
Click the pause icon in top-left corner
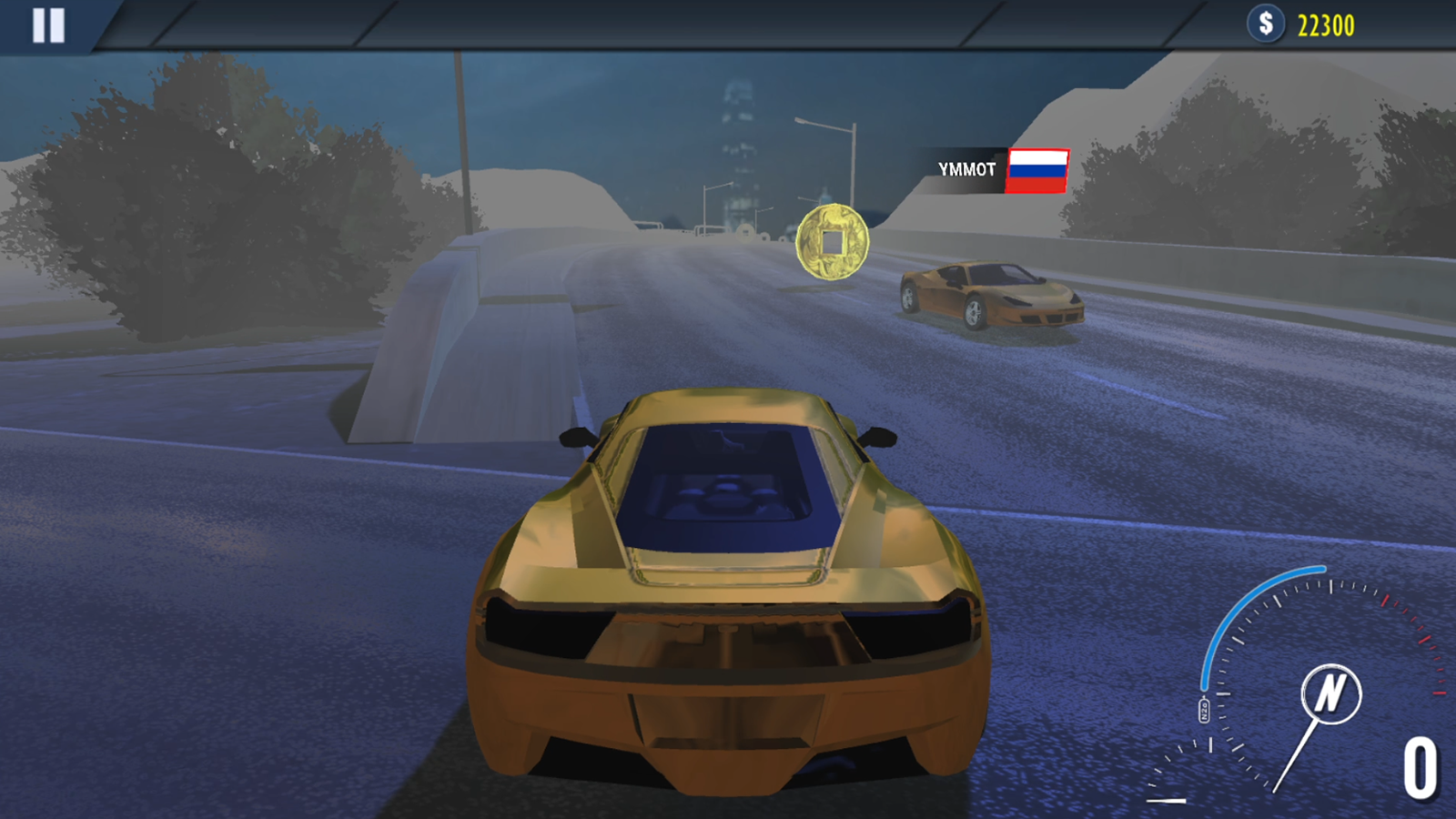(x=50, y=25)
